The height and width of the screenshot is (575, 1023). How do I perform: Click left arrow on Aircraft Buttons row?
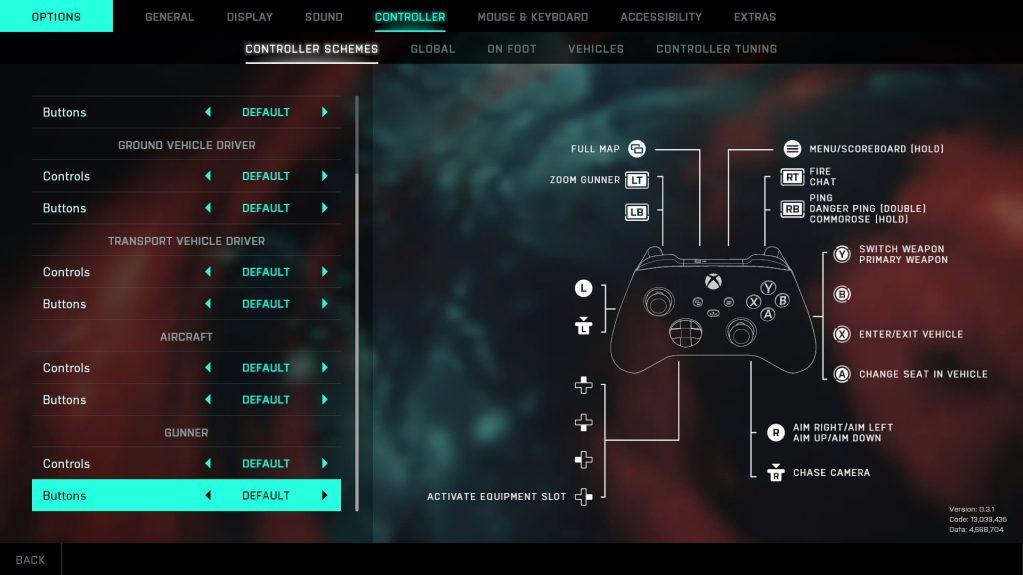pyautogui.click(x=208, y=400)
